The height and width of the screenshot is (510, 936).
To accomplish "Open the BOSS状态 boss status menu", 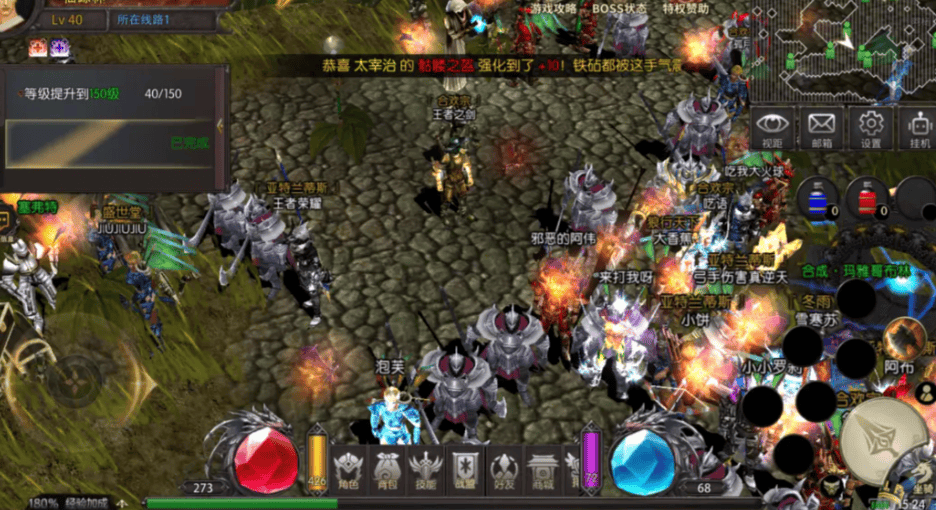I will coord(622,8).
